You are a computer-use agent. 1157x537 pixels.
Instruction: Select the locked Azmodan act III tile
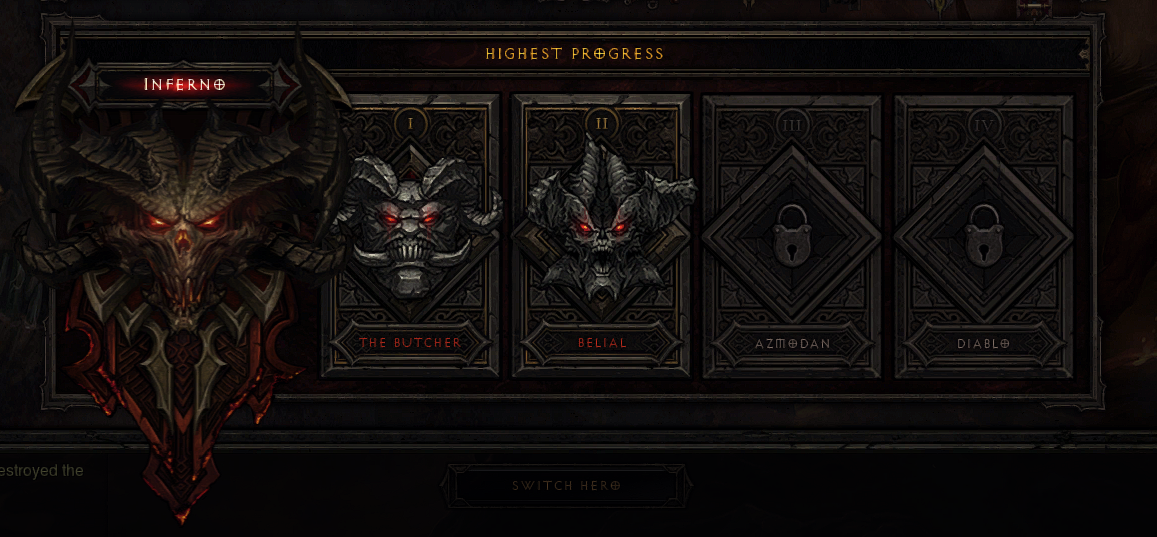coord(792,236)
